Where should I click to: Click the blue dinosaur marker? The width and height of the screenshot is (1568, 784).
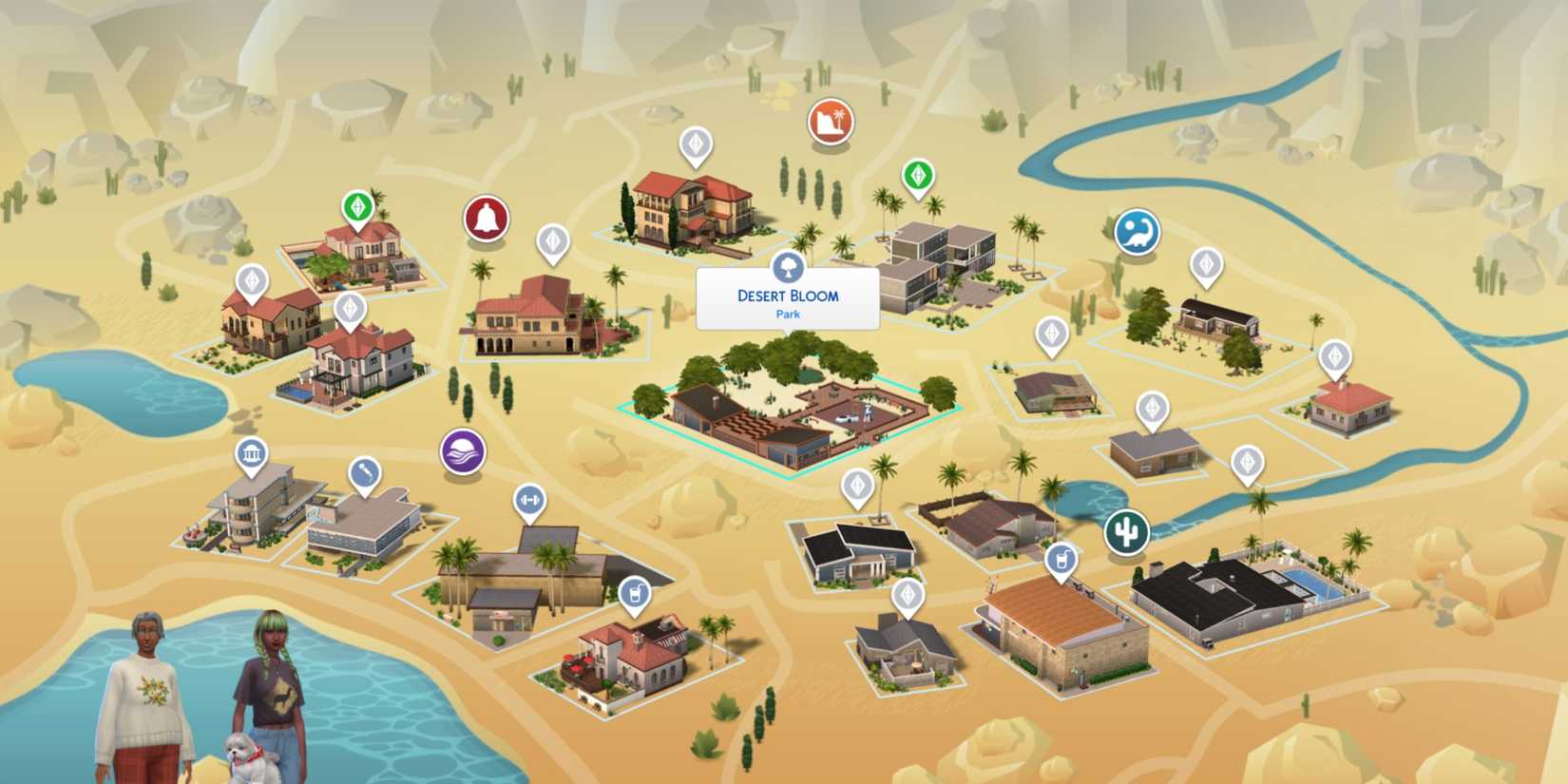pos(1138,231)
